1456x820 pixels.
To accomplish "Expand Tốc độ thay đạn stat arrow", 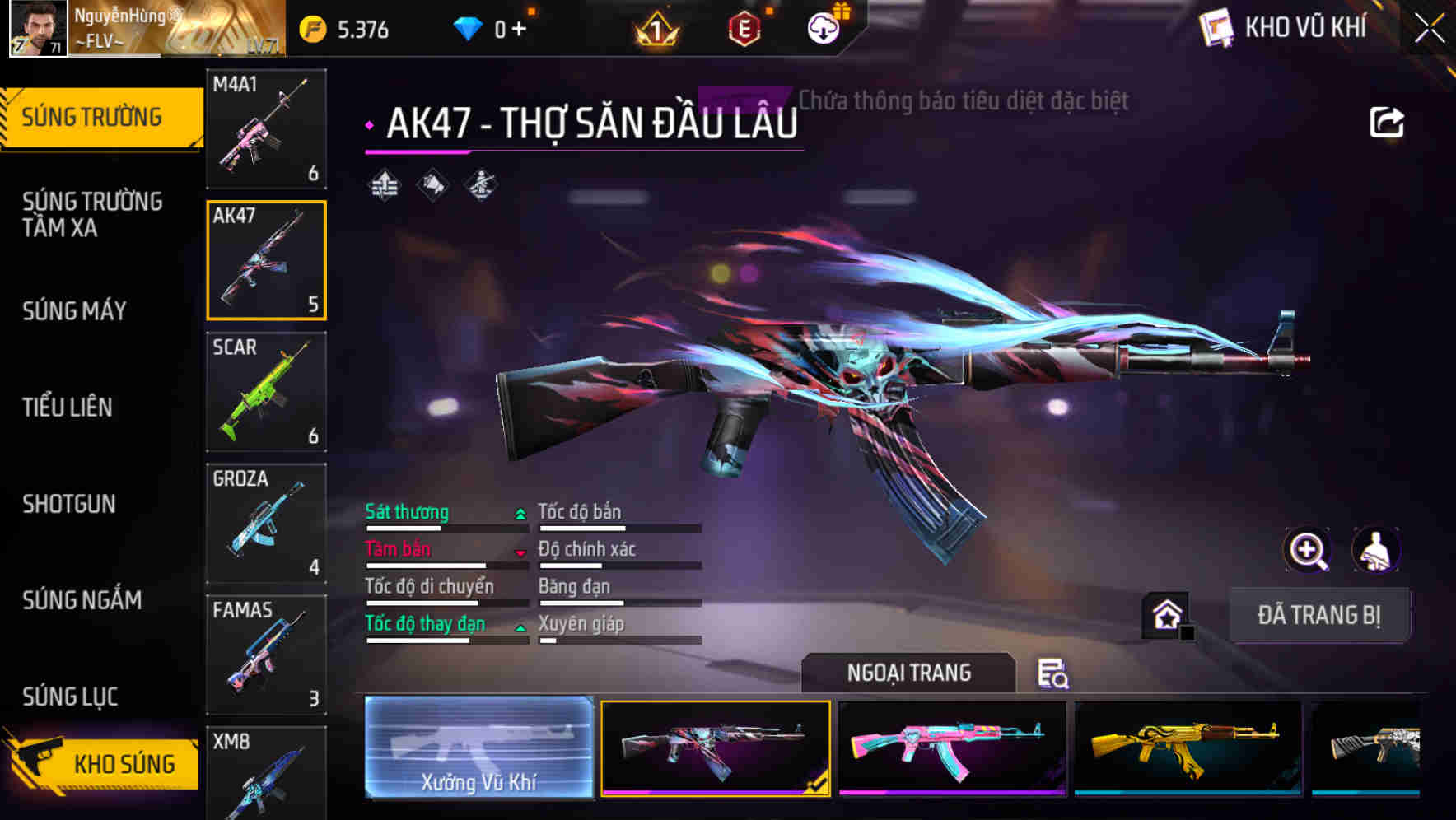I will pyautogui.click(x=519, y=627).
